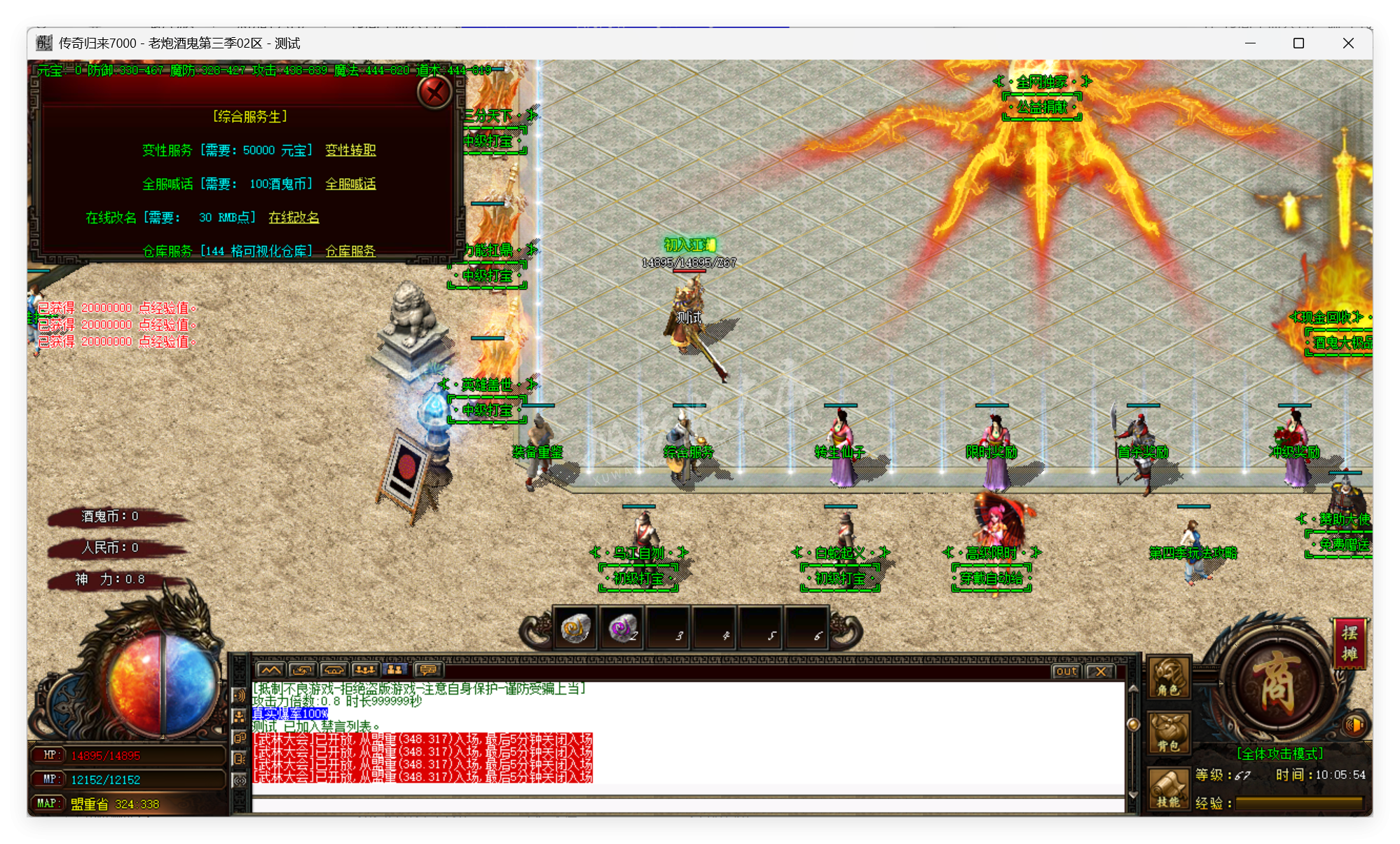This screenshot has width=1400, height=844.
Task: Collapse the chat panel using its X control
Action: click(x=1100, y=672)
